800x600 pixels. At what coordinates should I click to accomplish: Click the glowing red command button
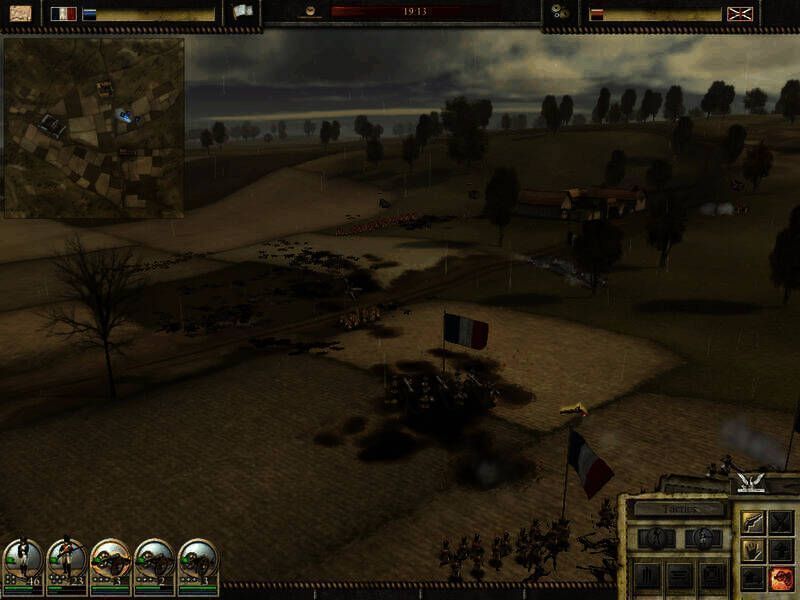click(780, 578)
